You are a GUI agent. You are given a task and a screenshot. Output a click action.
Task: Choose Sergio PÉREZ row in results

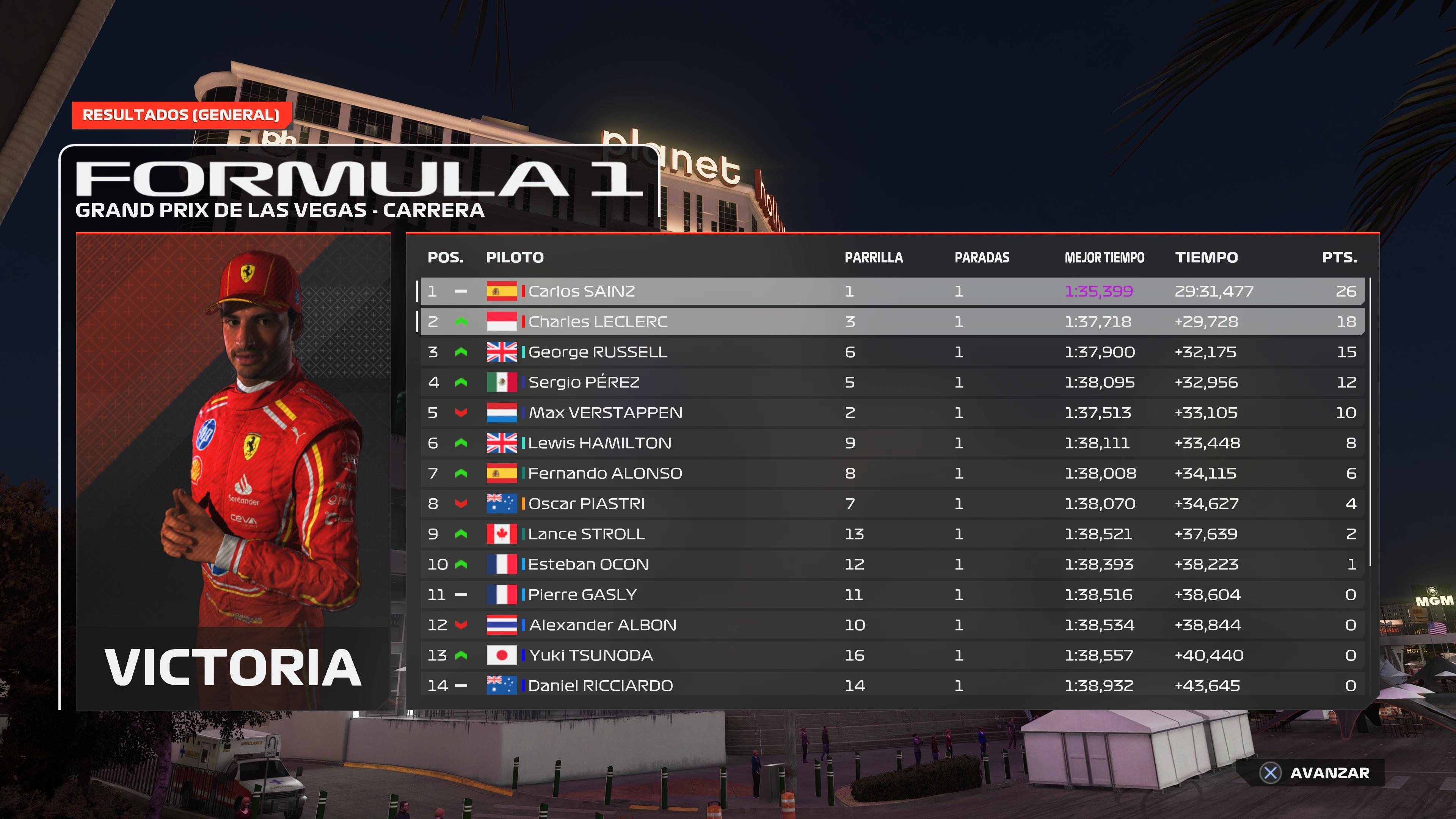892,383
